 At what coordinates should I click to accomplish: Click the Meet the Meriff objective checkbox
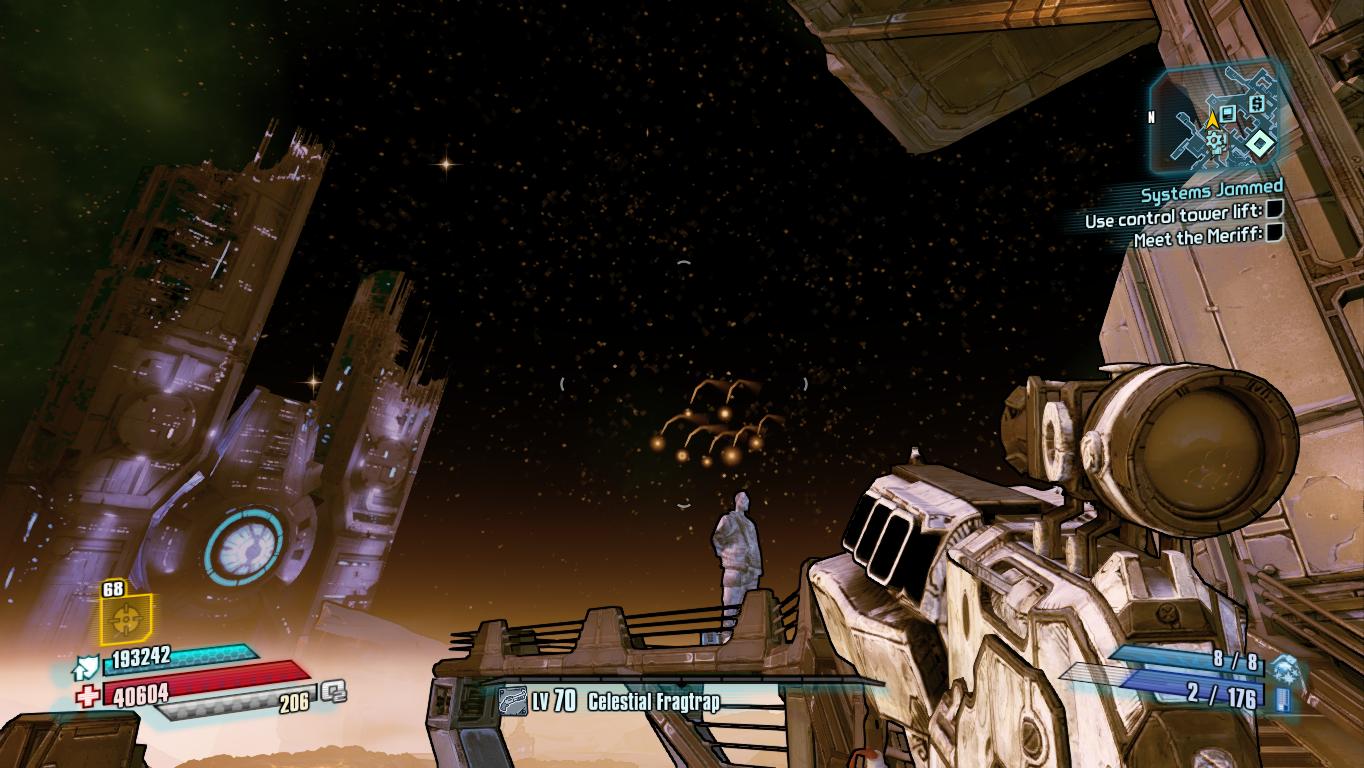[x=1274, y=233]
